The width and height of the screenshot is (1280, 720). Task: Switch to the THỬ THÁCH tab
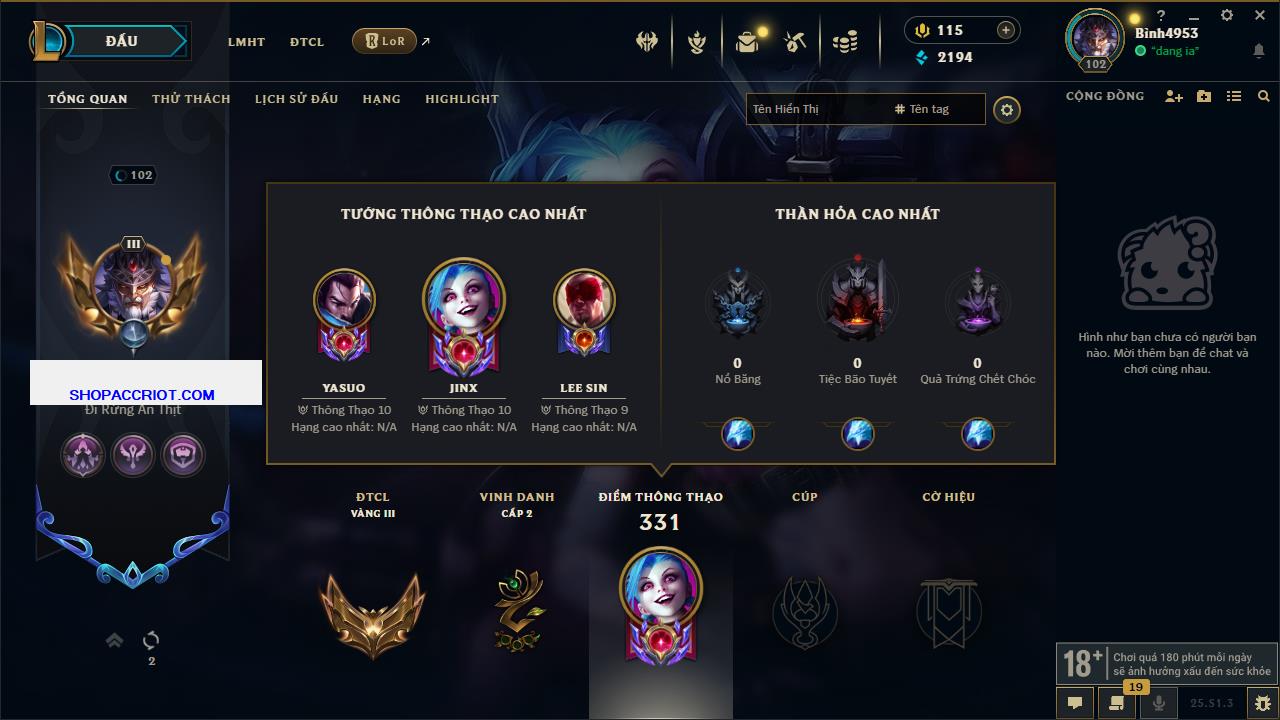coord(191,99)
